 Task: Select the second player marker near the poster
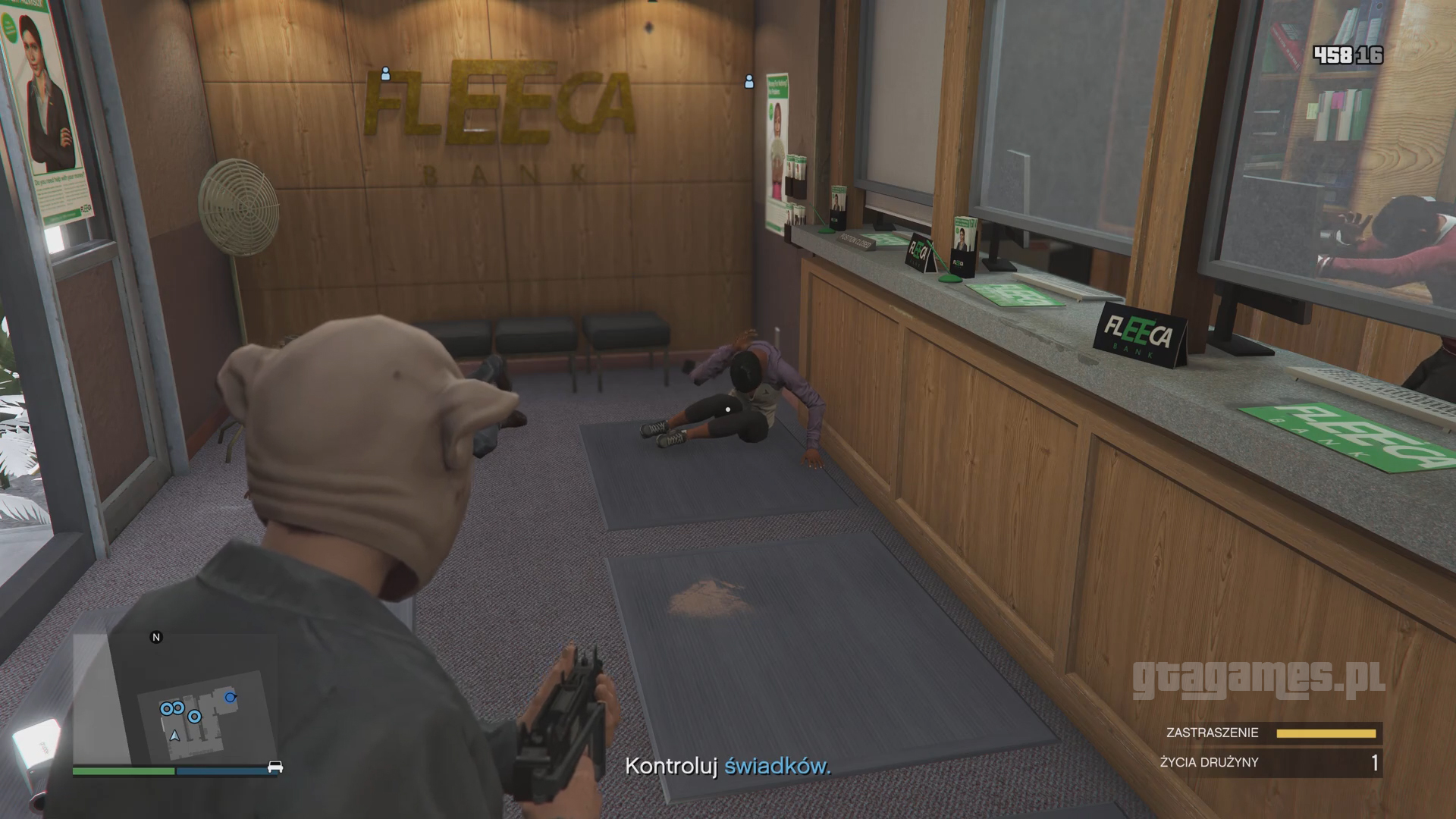point(748,80)
